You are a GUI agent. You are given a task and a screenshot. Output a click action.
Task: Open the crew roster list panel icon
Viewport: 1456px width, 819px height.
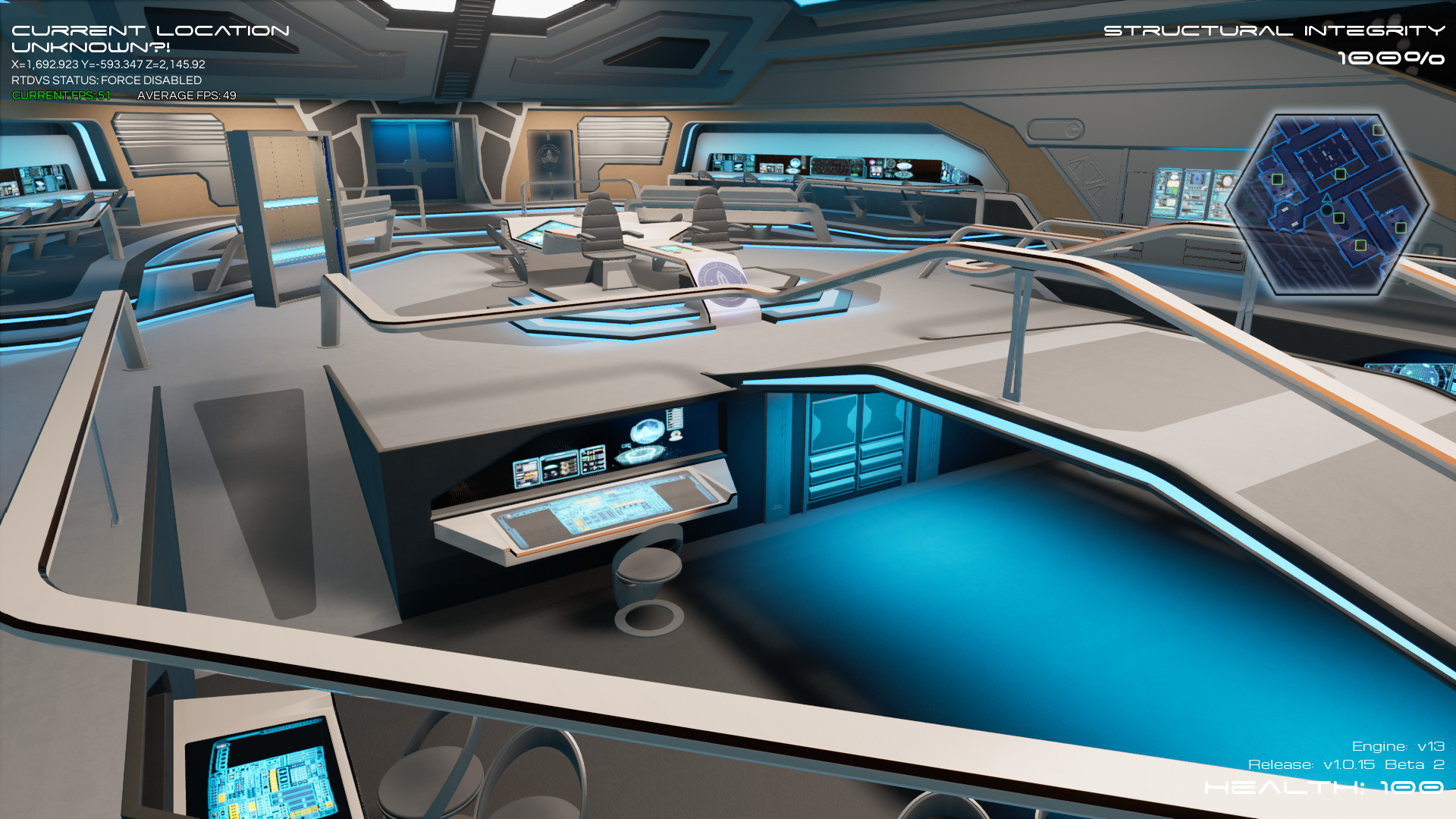coord(675,419)
